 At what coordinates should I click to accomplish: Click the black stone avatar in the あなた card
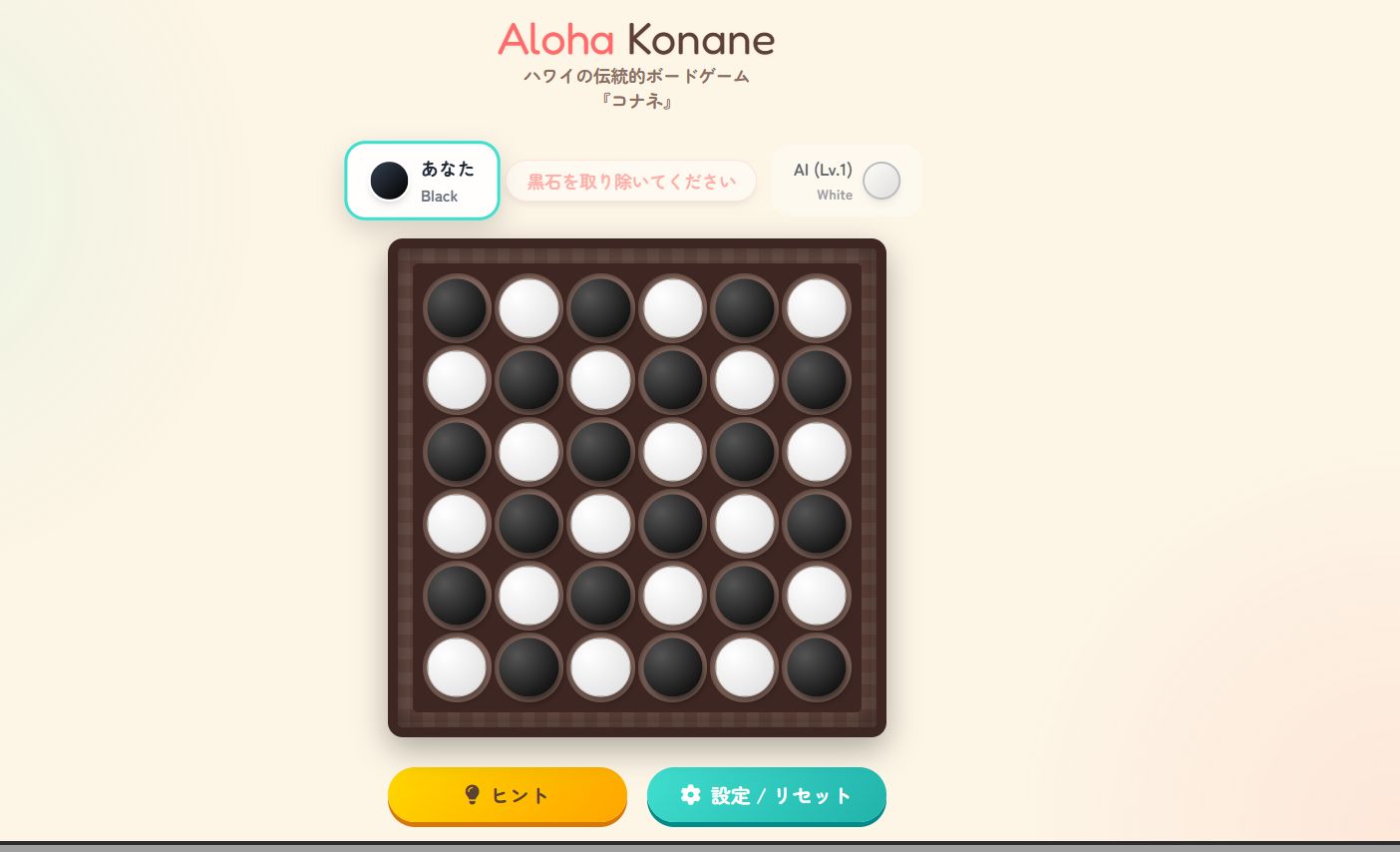tap(389, 181)
